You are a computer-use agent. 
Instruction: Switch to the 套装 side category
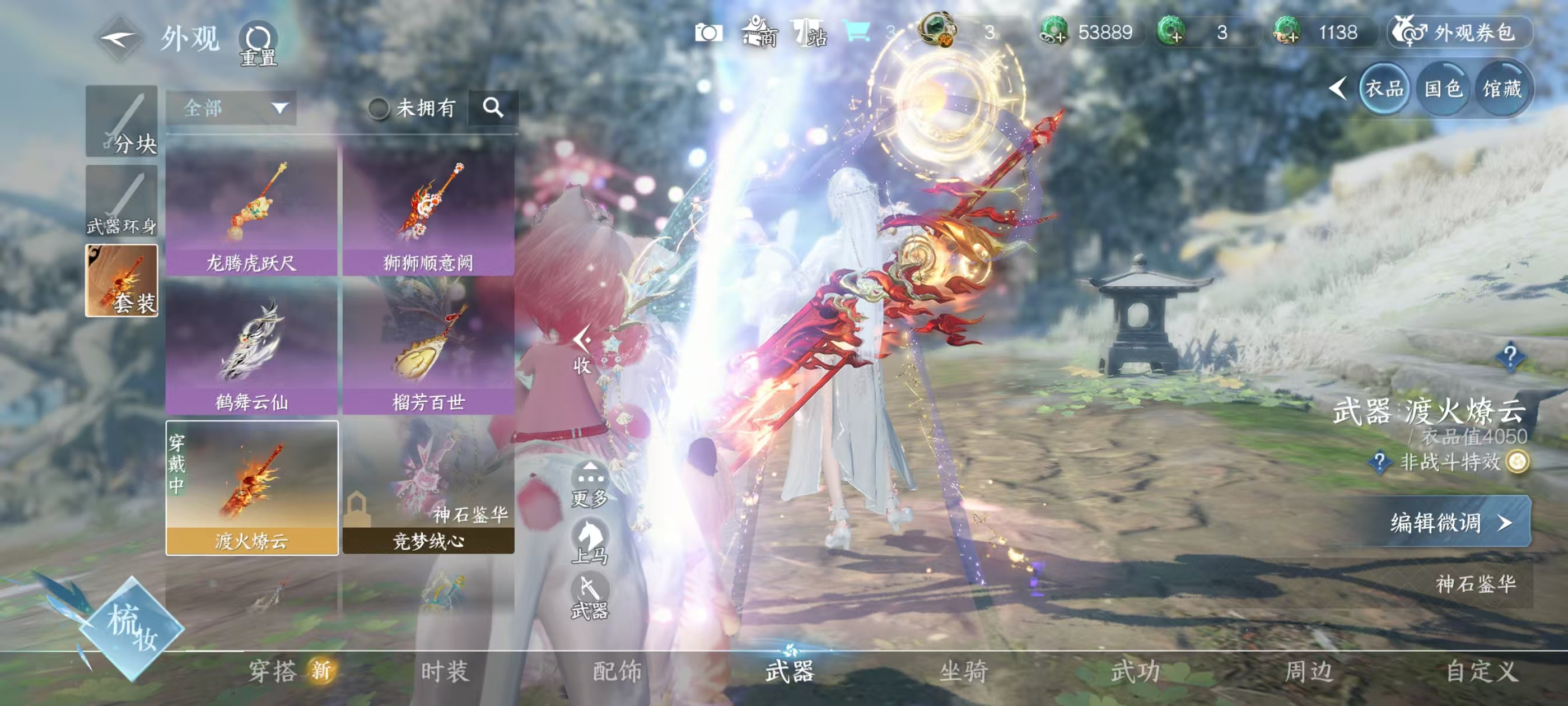pos(122,281)
